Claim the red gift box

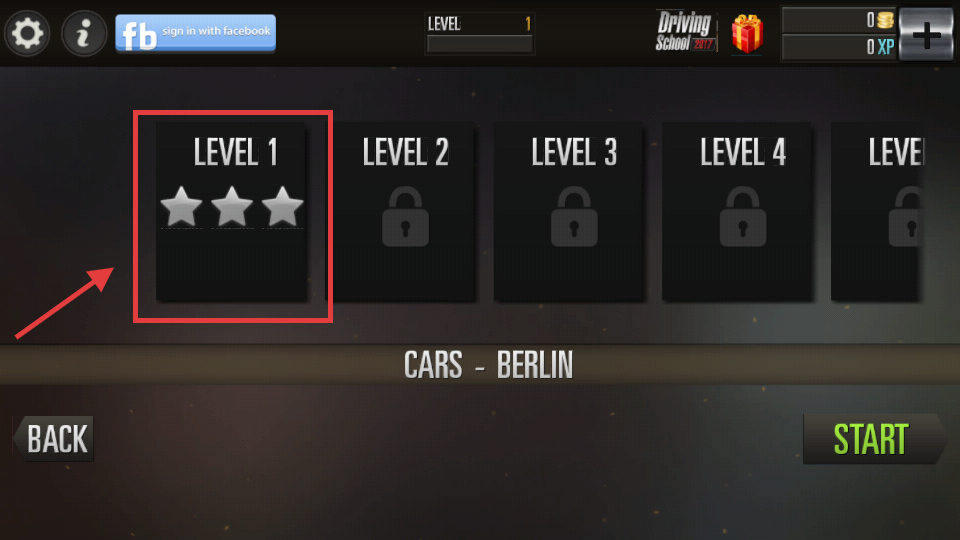(x=746, y=34)
